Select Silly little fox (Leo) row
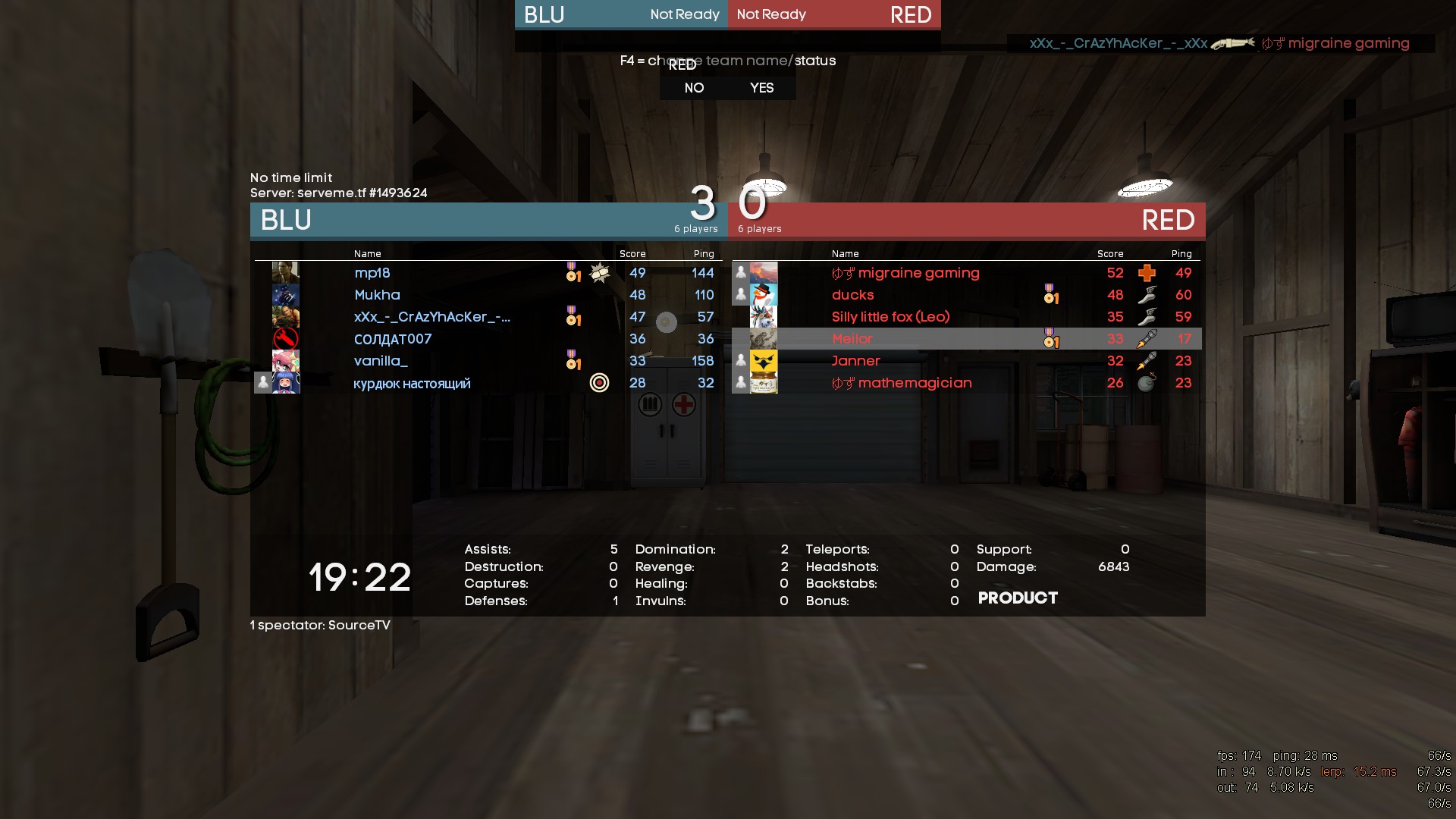The height and width of the screenshot is (819, 1456). click(x=890, y=317)
